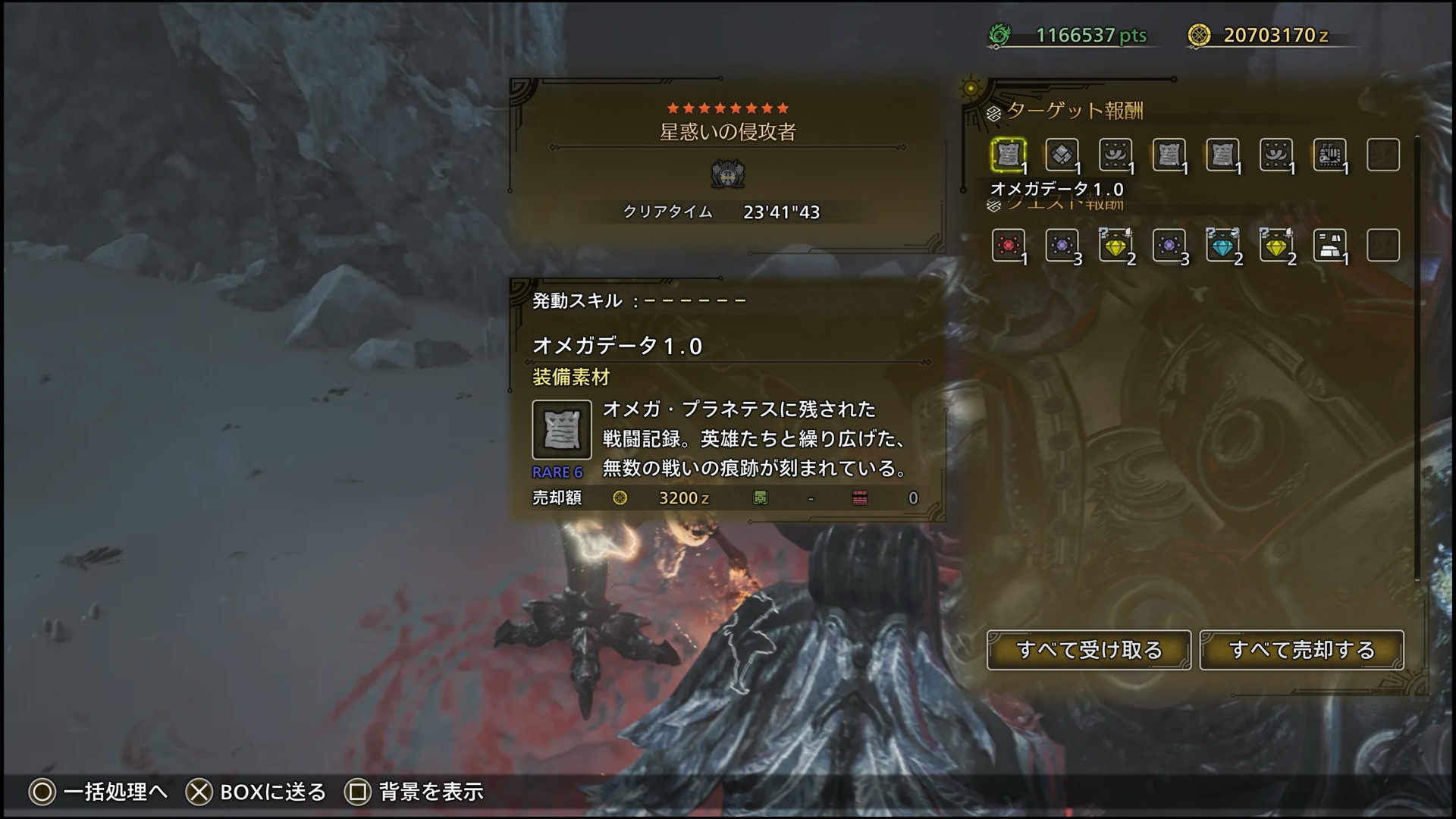Select the FF fist ticket reward slot
This screenshot has height=819, width=1456.
pyautogui.click(x=1329, y=155)
